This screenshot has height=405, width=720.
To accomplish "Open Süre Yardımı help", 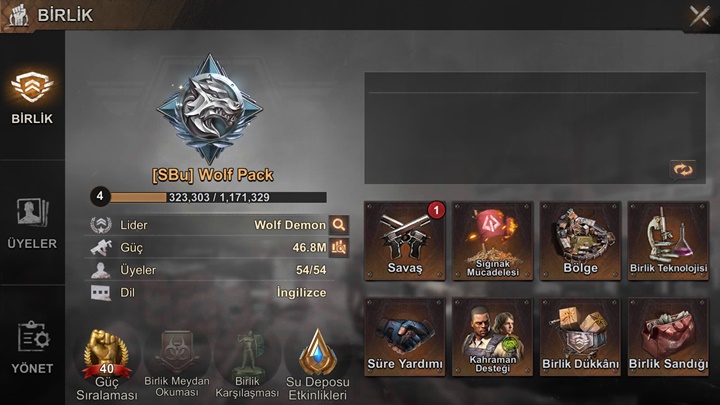I will point(405,337).
